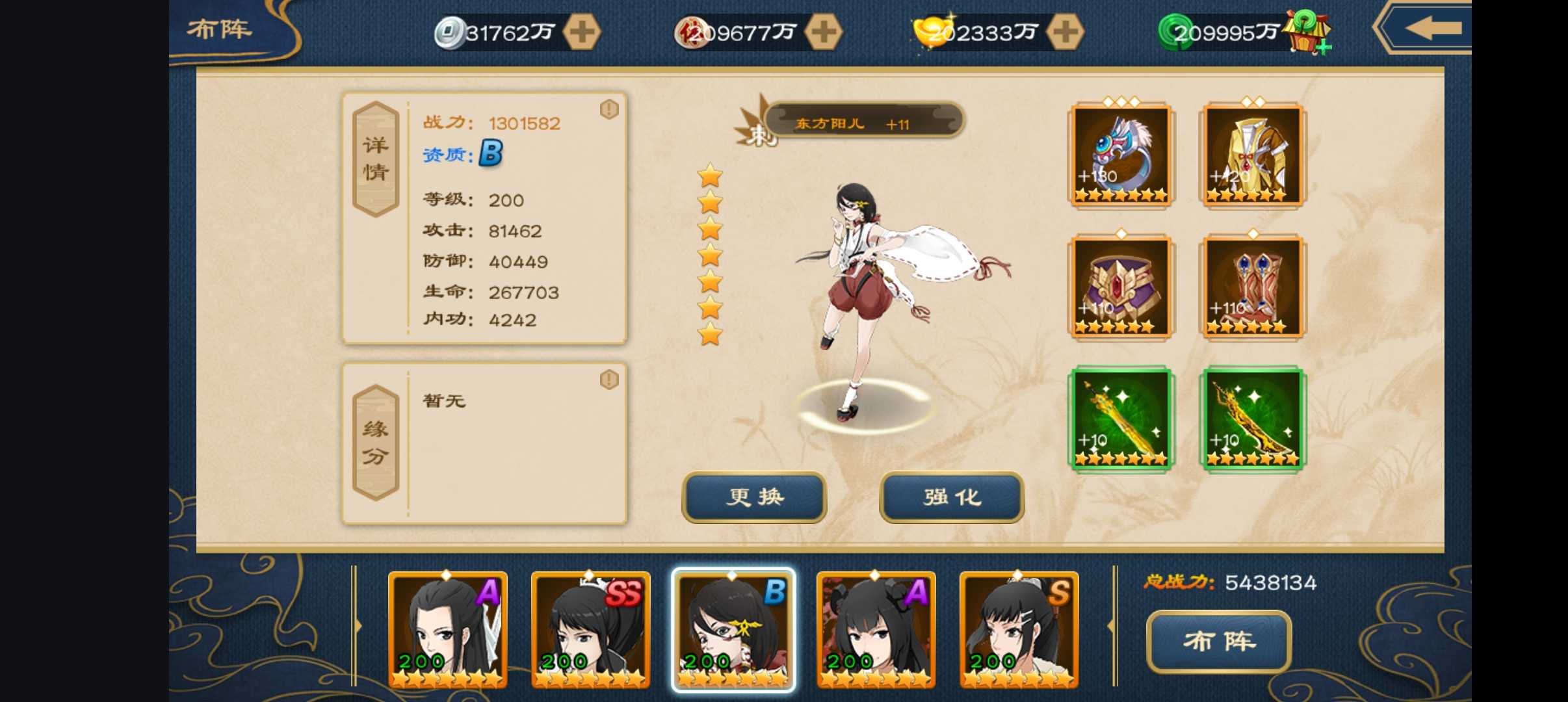The width and height of the screenshot is (1568, 702).
Task: Open the 布阵 formation button beside the portraits
Action: 1218,641
